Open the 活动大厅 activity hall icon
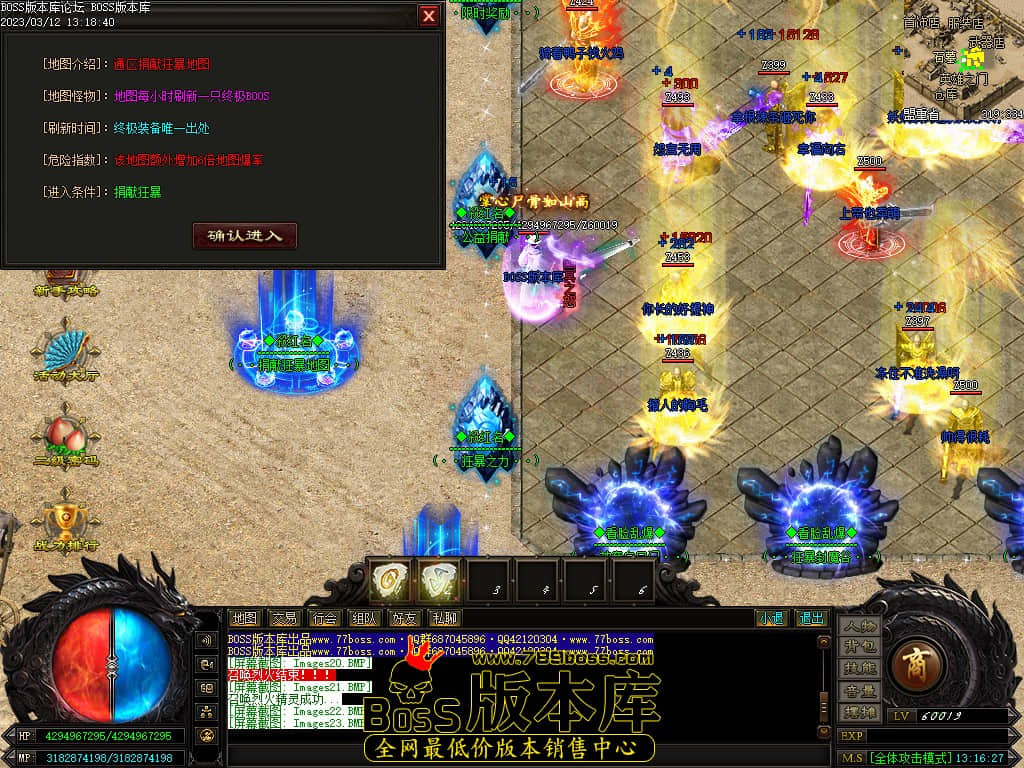Image resolution: width=1024 pixels, height=768 pixels. 66,352
